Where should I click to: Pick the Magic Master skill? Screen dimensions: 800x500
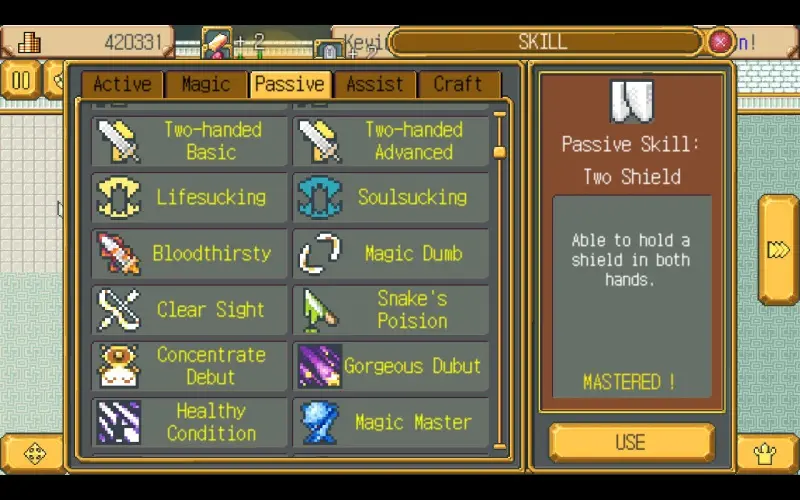391,421
